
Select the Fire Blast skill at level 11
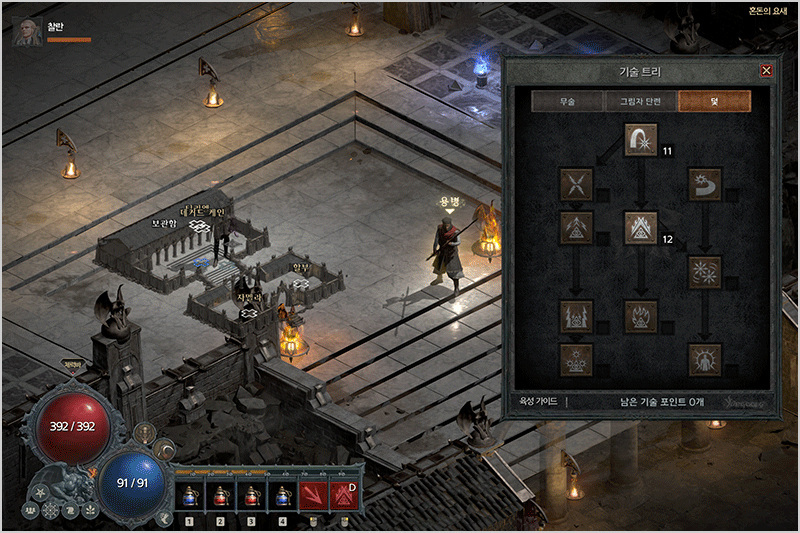(x=640, y=140)
